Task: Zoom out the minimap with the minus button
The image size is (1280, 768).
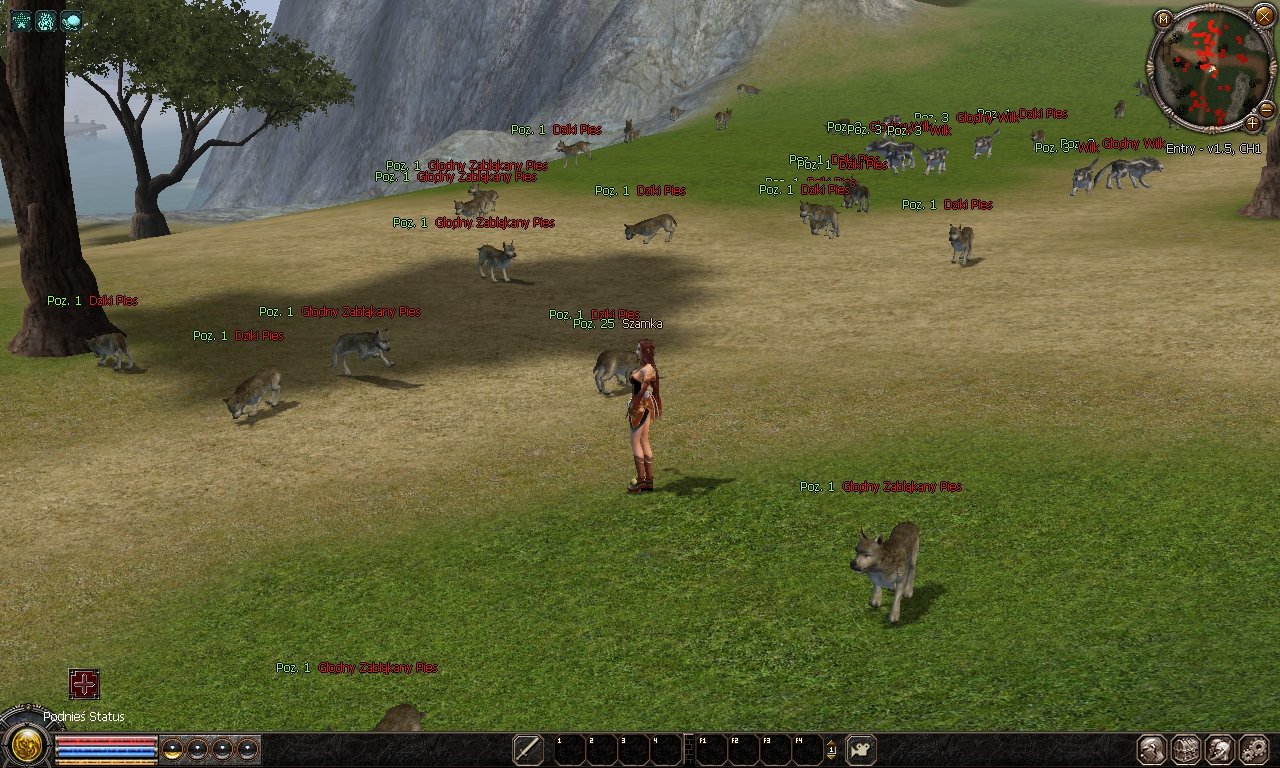Action: [1266, 108]
